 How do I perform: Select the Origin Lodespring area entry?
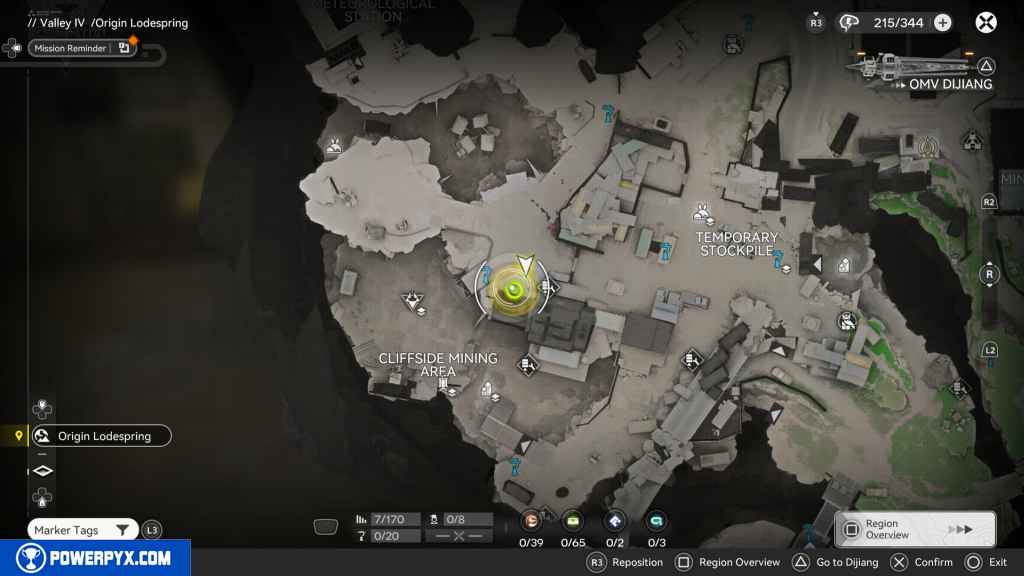click(102, 436)
